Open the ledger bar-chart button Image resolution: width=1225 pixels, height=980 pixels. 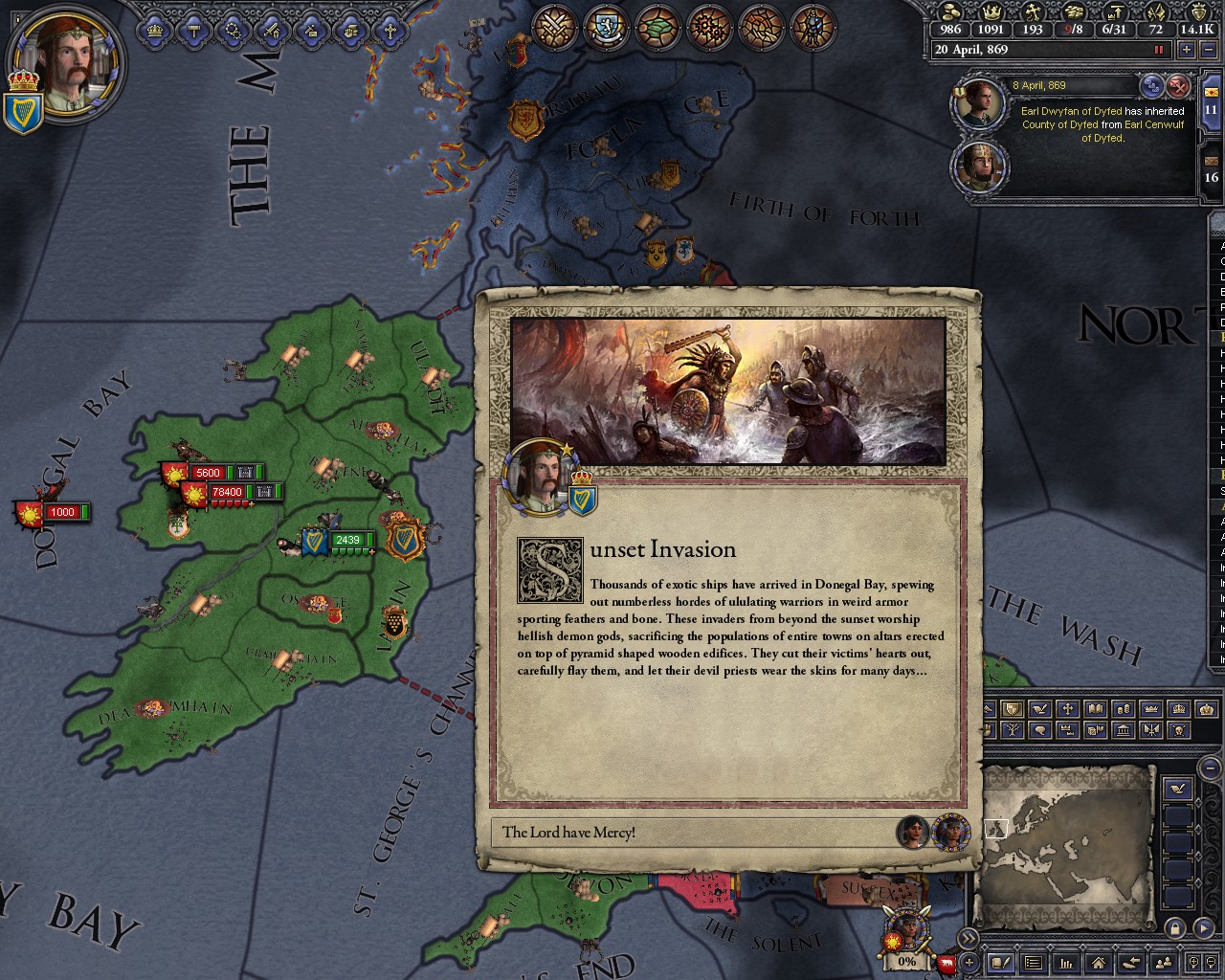click(1065, 963)
